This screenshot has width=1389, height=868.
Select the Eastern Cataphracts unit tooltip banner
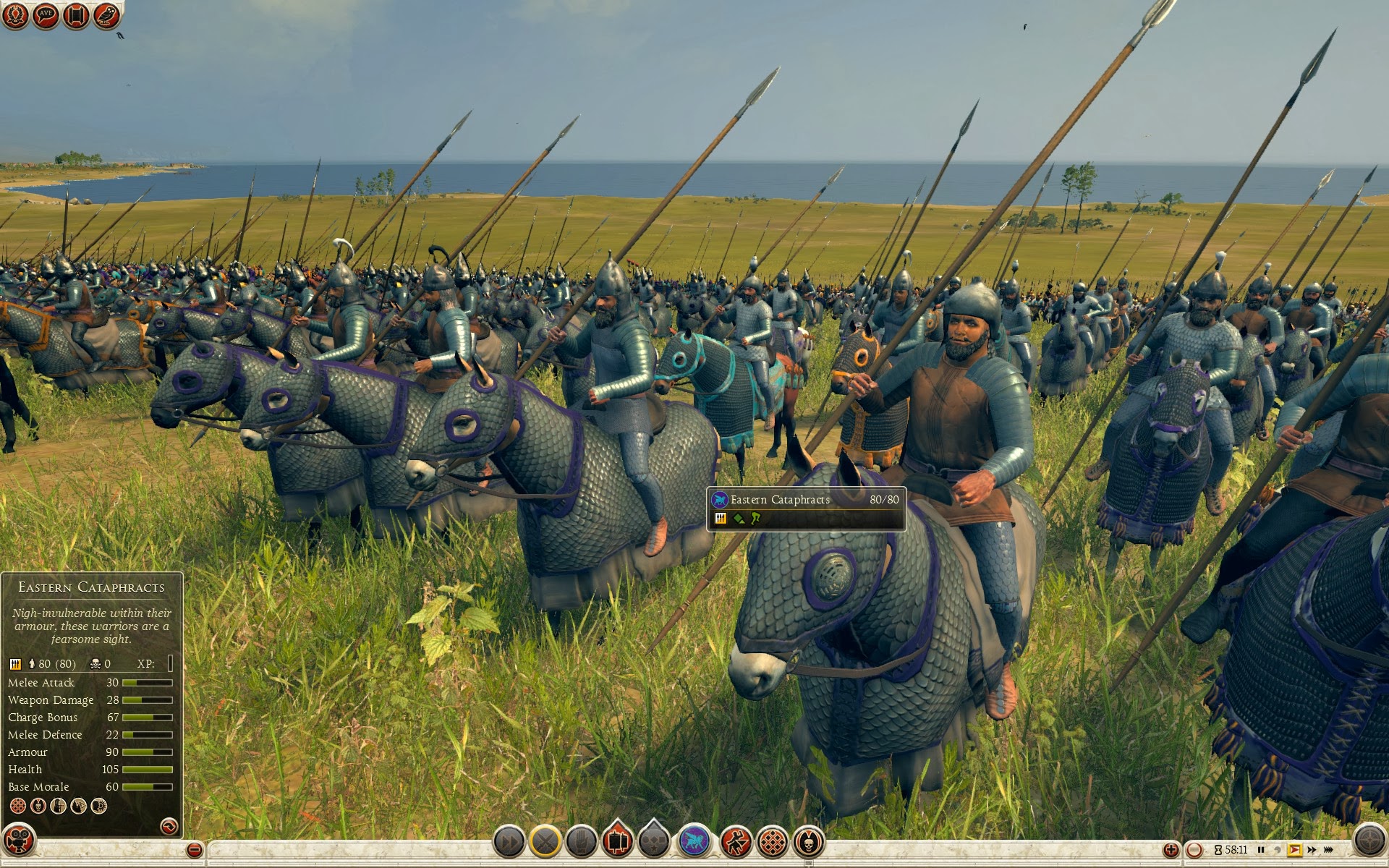tap(806, 509)
